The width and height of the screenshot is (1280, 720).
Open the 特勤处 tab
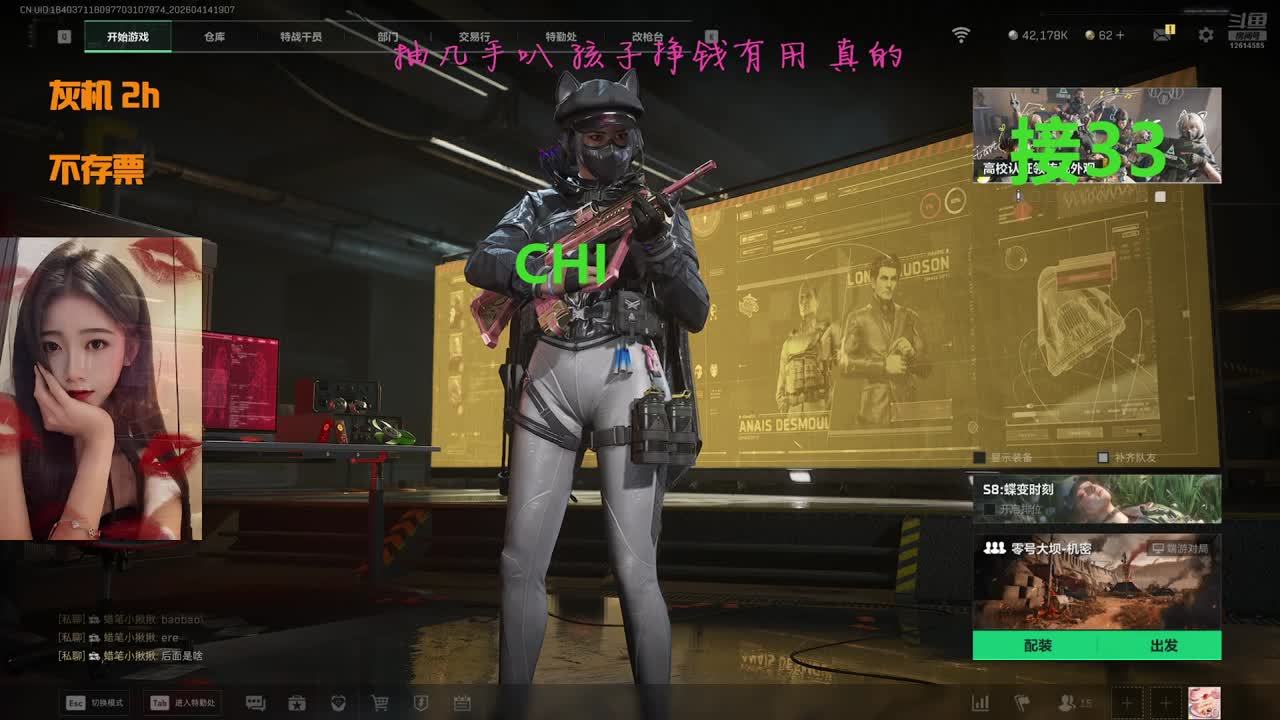pyautogui.click(x=561, y=37)
